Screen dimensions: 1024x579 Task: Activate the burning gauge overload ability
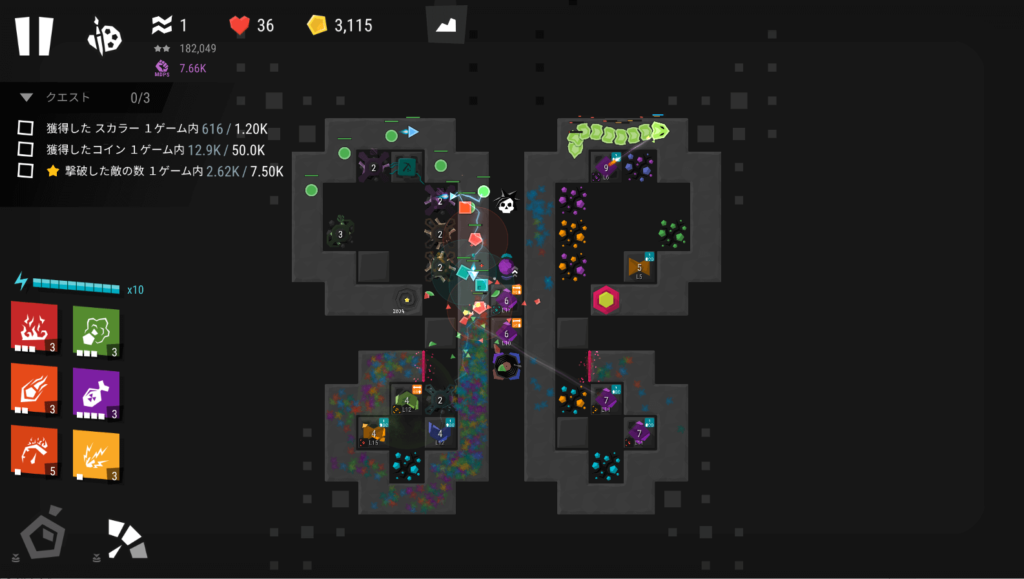pyautogui.click(x=33, y=450)
